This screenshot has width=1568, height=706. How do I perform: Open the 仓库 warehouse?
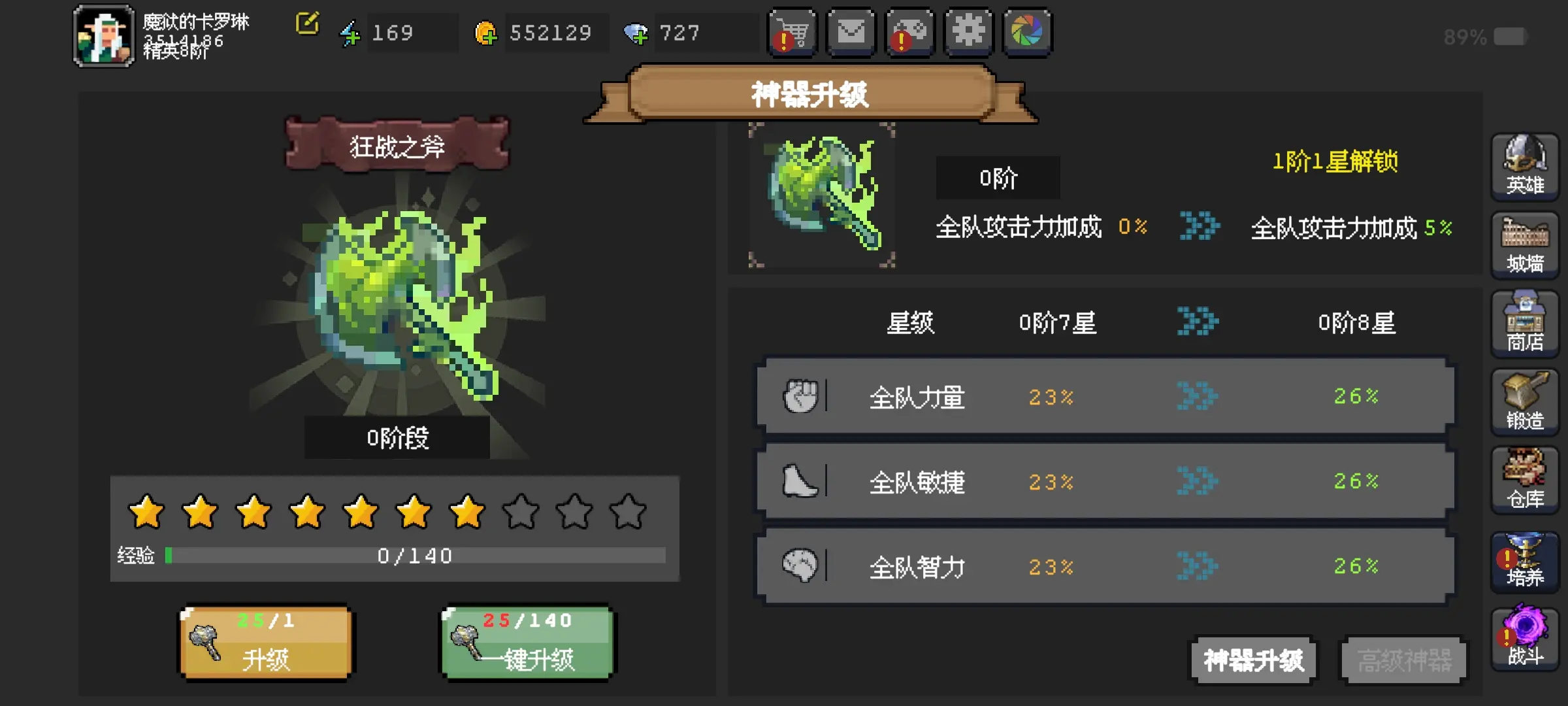click(1525, 480)
